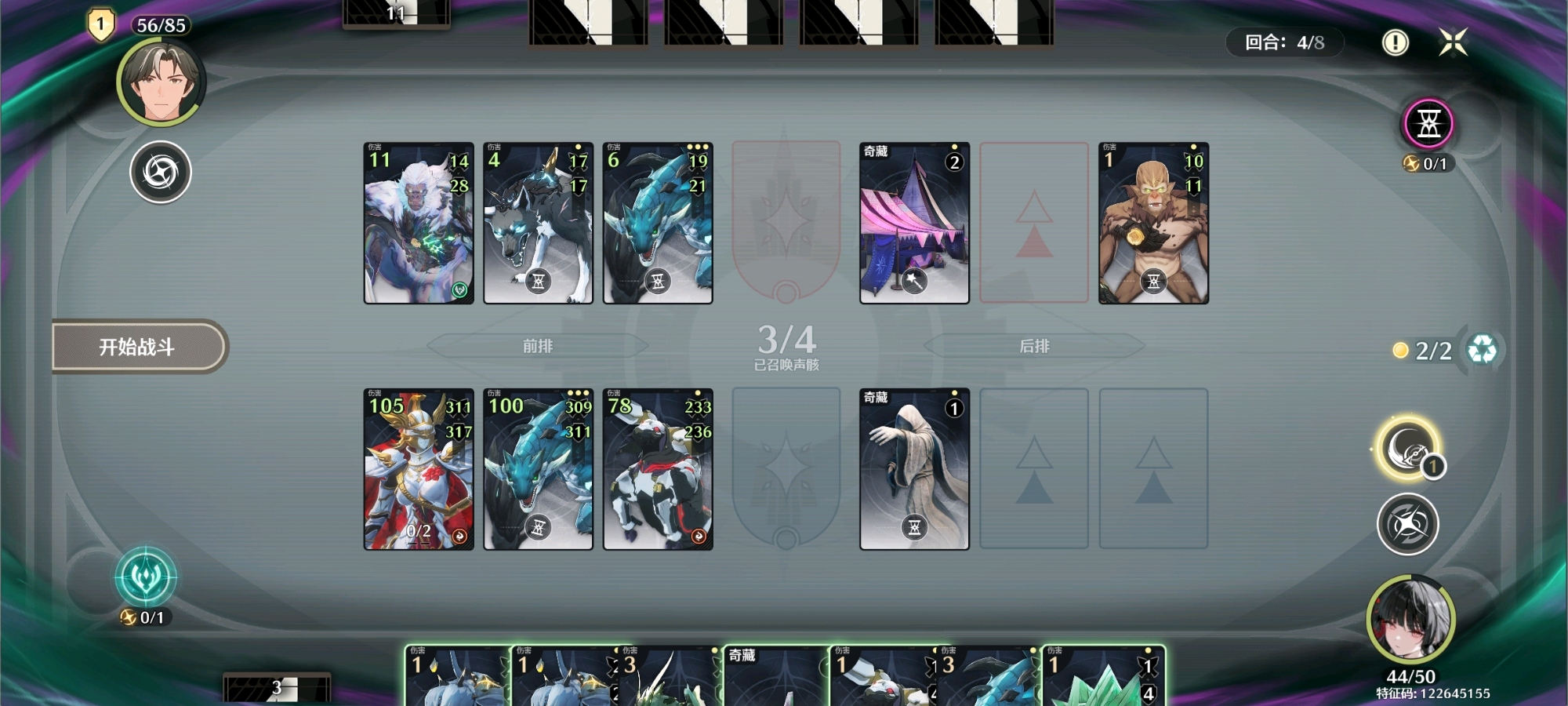Click the pink-ringed hourglass icon
Screen dimensions: 1568x706
(x=1428, y=124)
